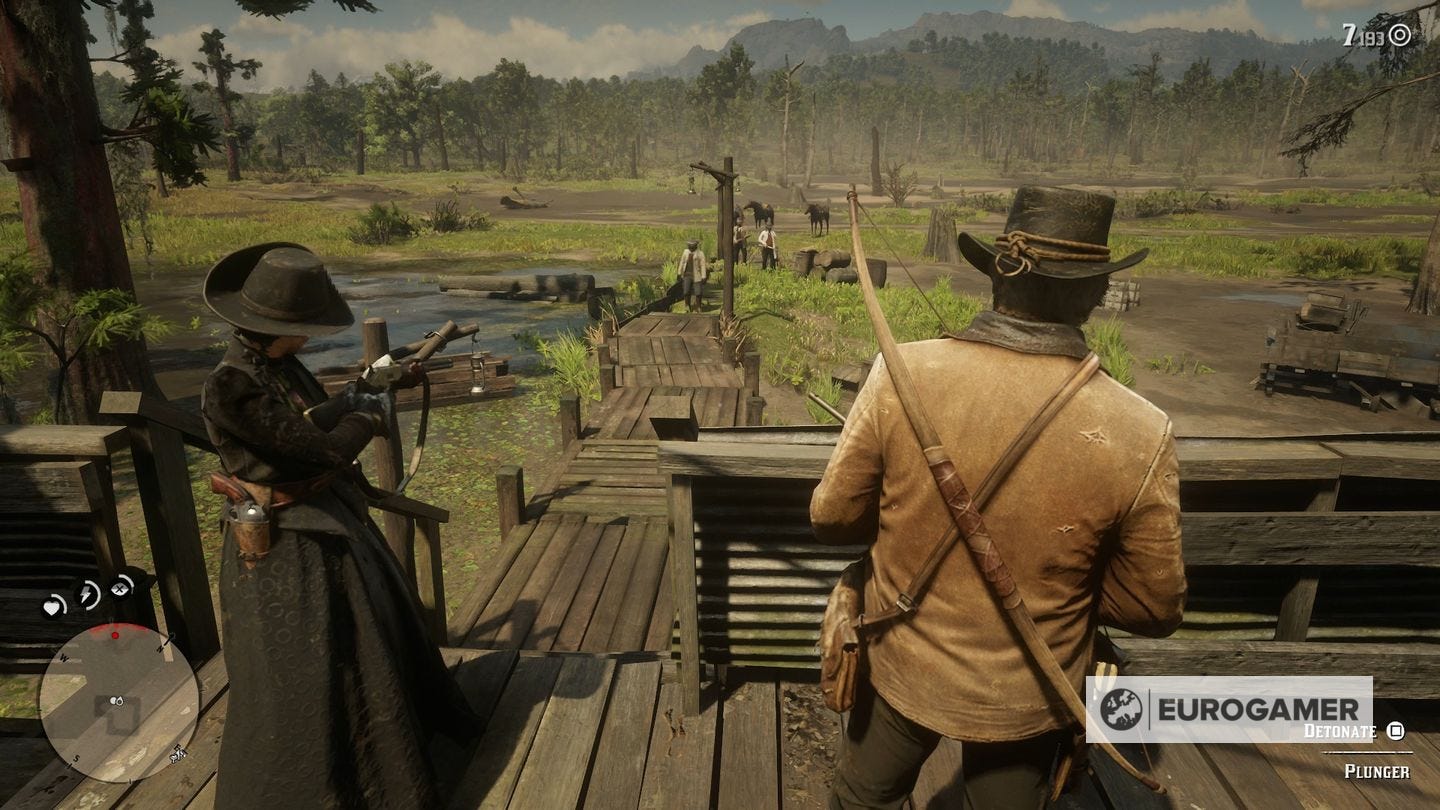Screen dimensions: 1440x810
Task: Click the divider line above the Plunger label
Action: click(1368, 752)
